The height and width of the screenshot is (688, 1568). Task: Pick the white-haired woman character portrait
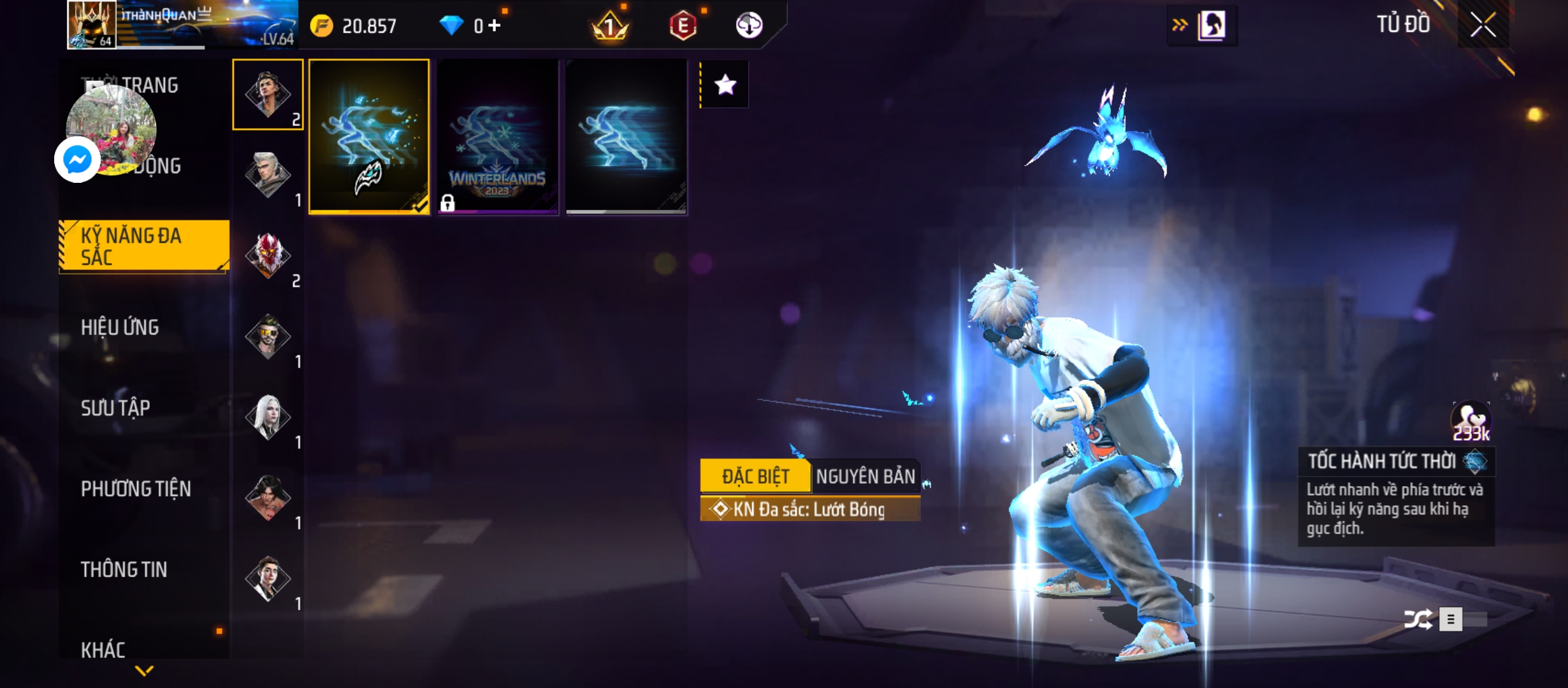click(x=268, y=417)
